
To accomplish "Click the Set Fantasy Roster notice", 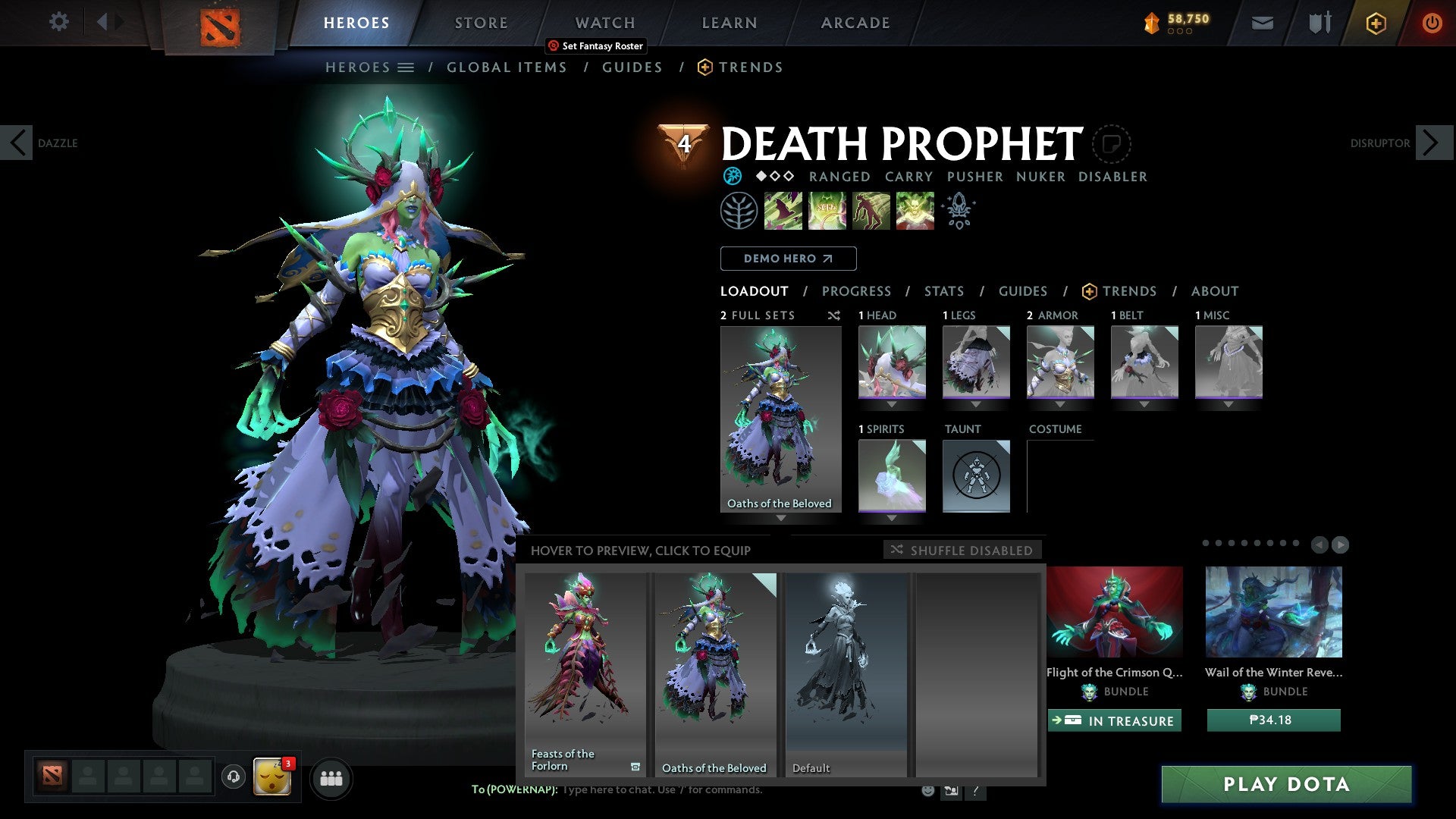I will [x=596, y=46].
